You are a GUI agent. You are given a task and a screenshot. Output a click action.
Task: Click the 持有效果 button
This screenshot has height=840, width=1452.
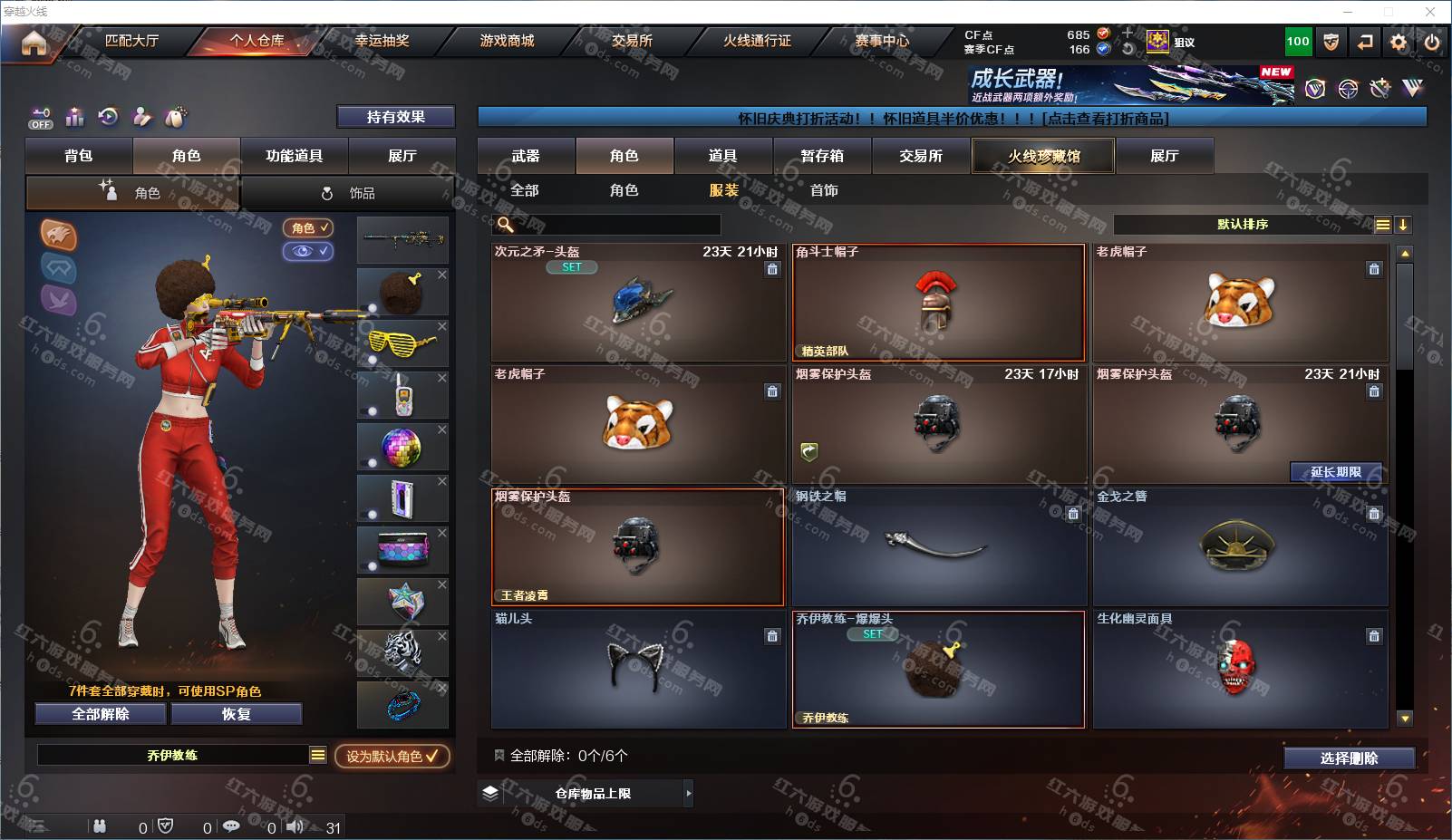395,117
